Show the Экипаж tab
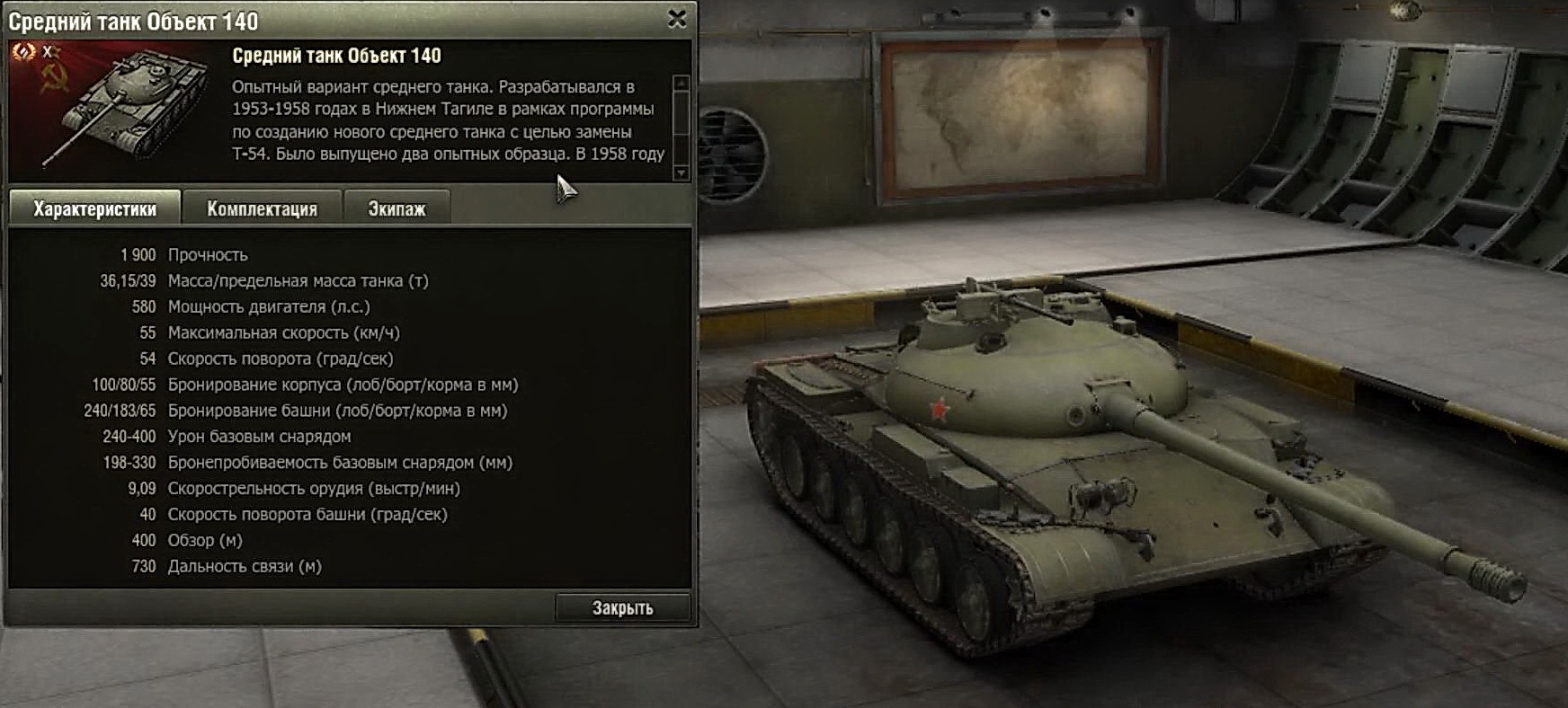The image size is (1568, 708). pyautogui.click(x=396, y=208)
